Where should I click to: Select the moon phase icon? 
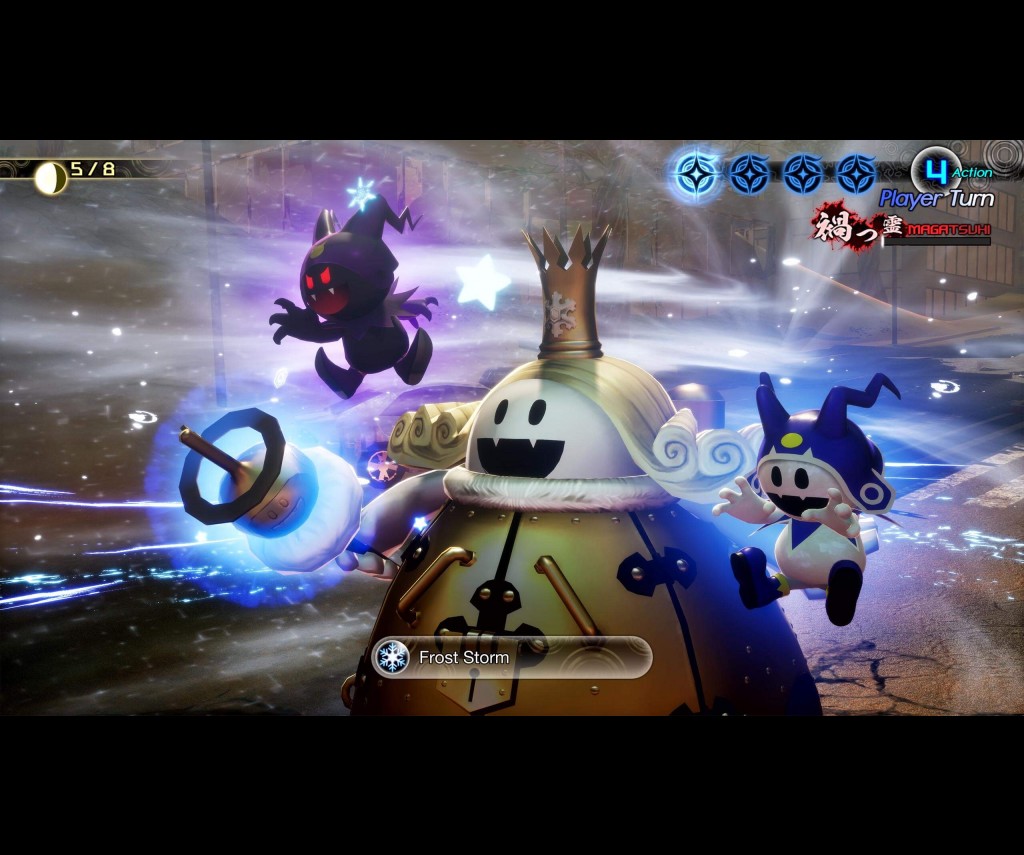click(50, 178)
